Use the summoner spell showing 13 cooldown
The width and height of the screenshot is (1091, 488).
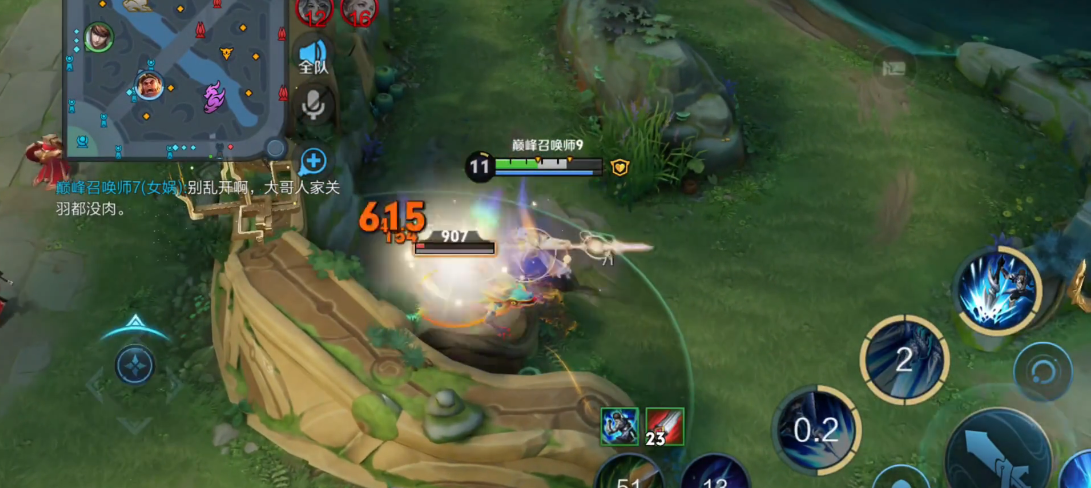tap(716, 475)
